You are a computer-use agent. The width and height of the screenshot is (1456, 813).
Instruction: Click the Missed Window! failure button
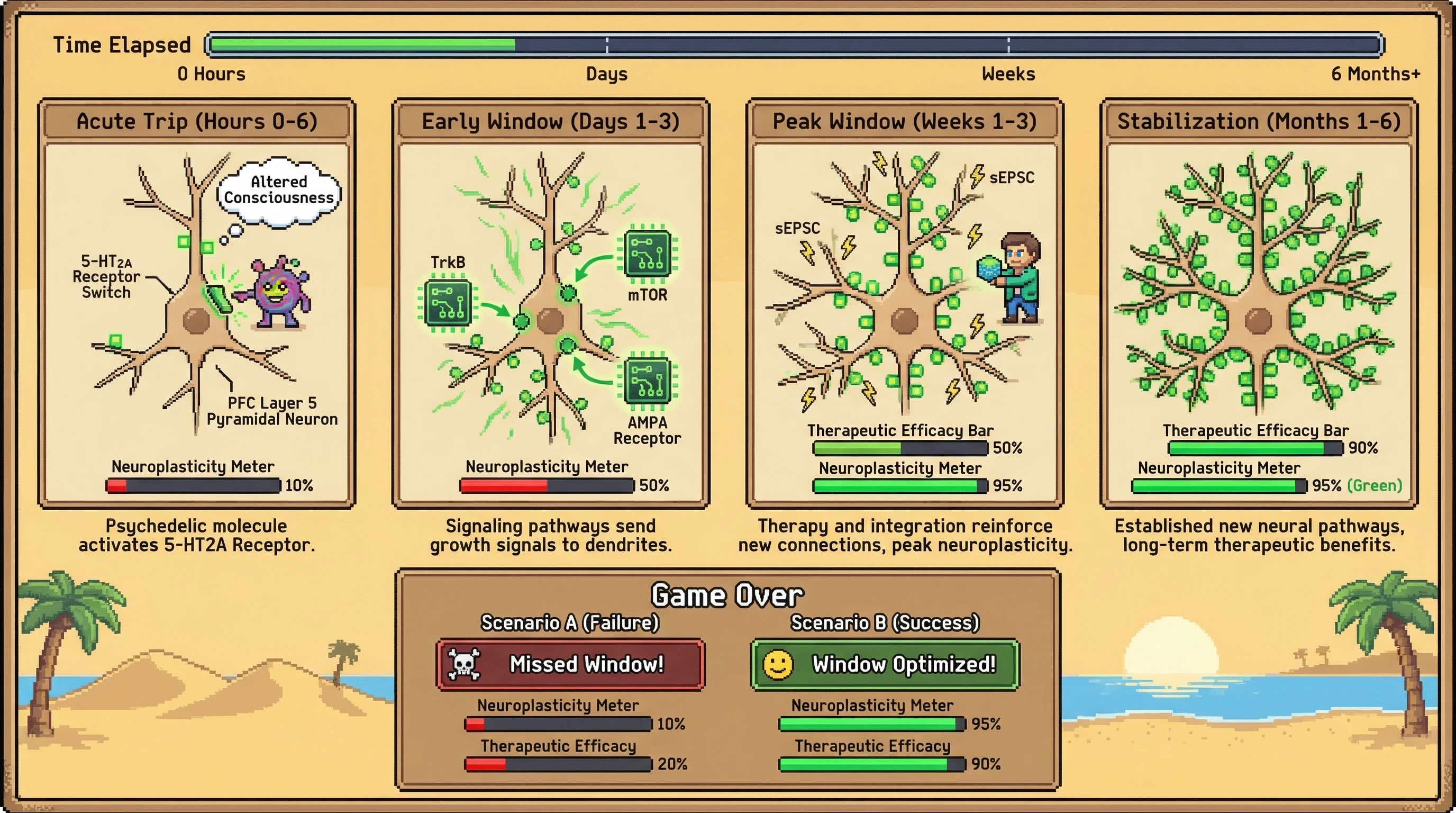coord(570,664)
